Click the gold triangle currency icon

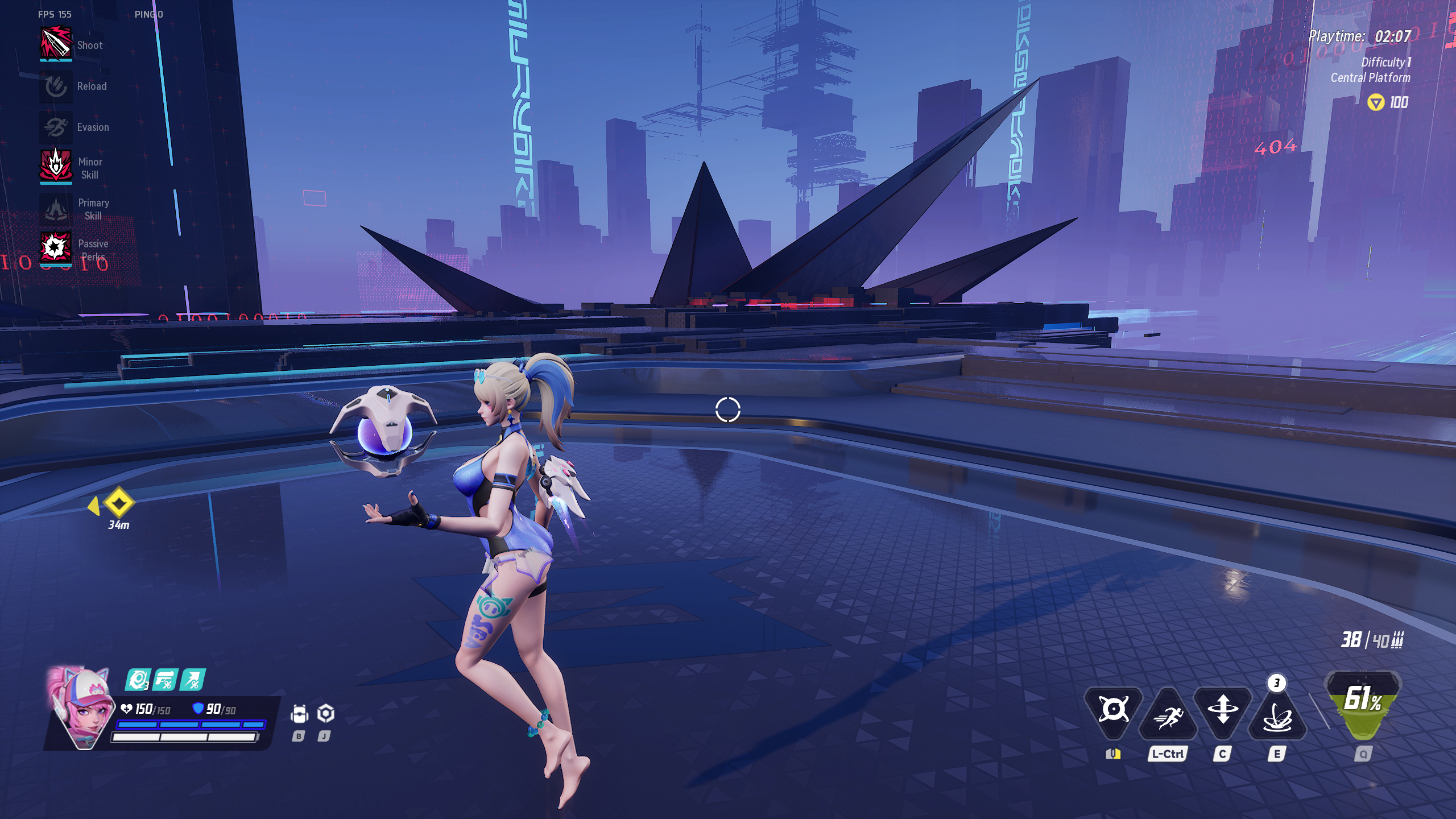pyautogui.click(x=1375, y=102)
